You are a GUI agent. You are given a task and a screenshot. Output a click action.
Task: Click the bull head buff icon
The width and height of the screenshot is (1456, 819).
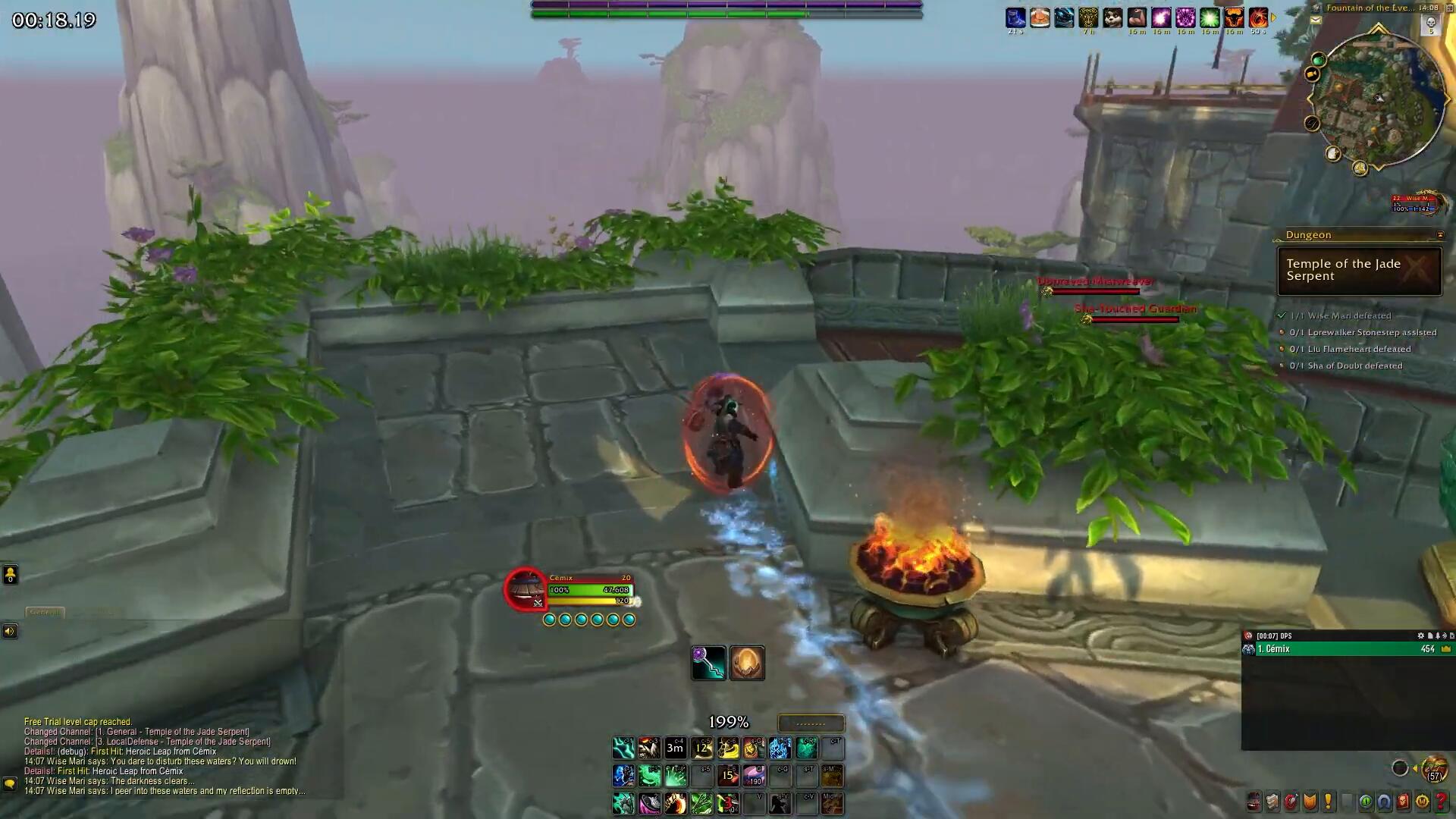coord(1234,17)
